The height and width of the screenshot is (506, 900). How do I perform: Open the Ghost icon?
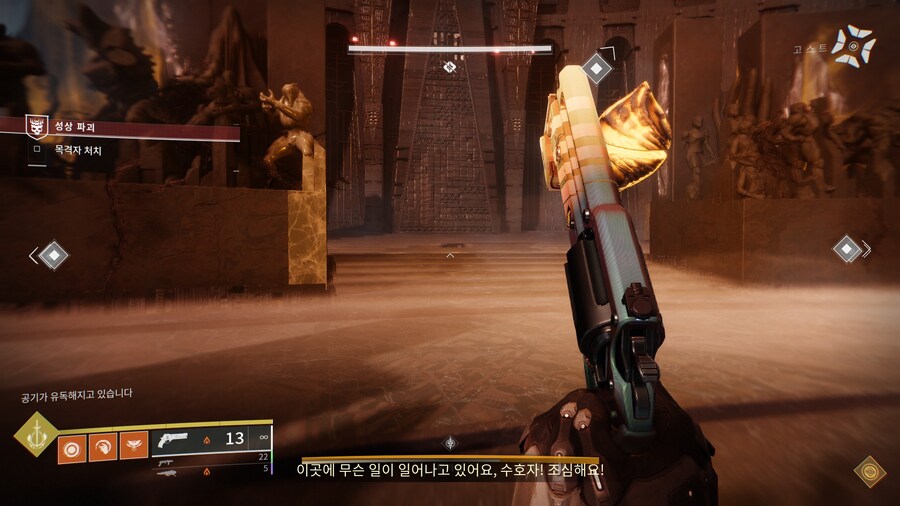coord(854,46)
